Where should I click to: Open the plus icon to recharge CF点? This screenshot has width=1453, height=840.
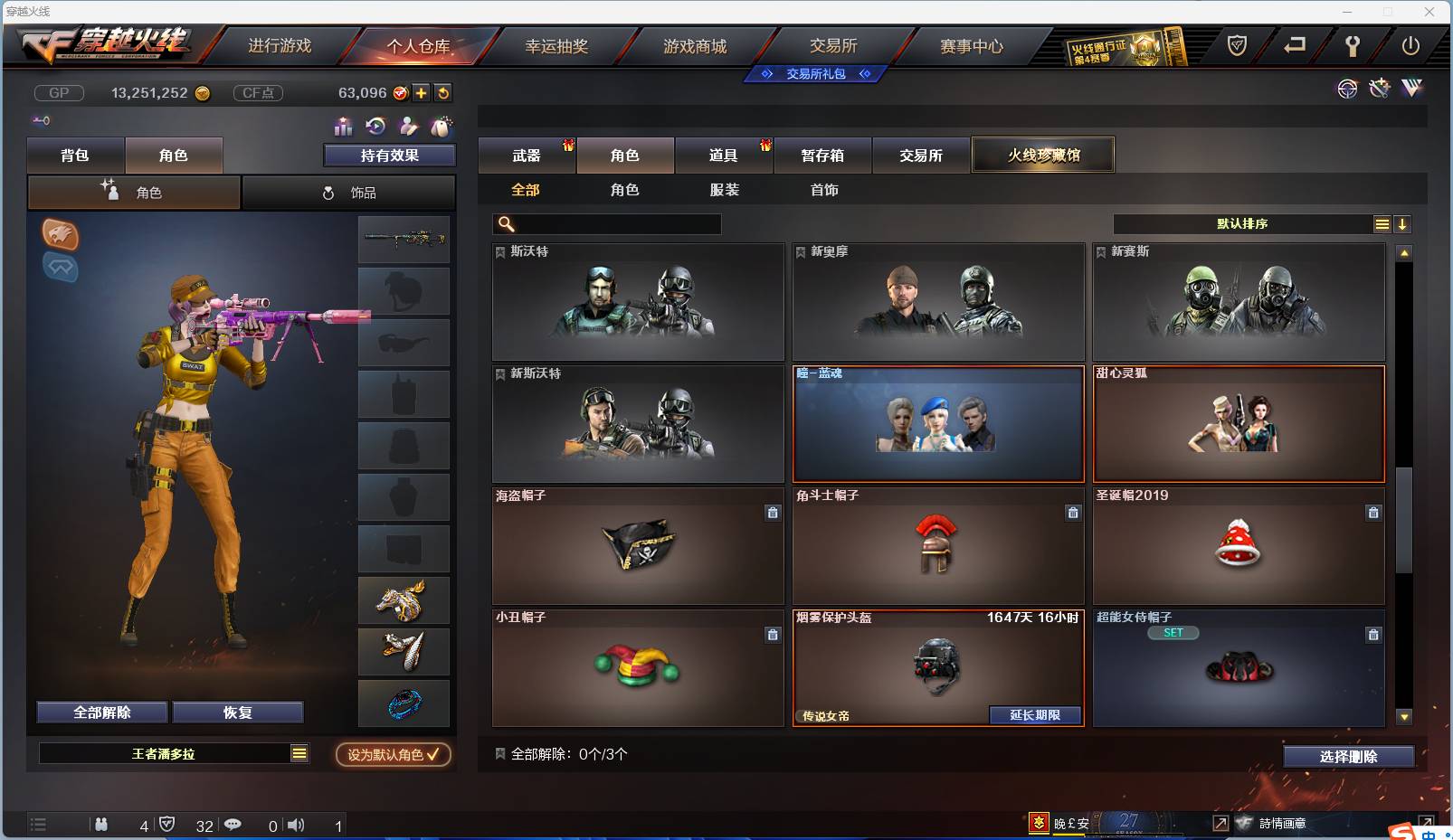tap(421, 92)
